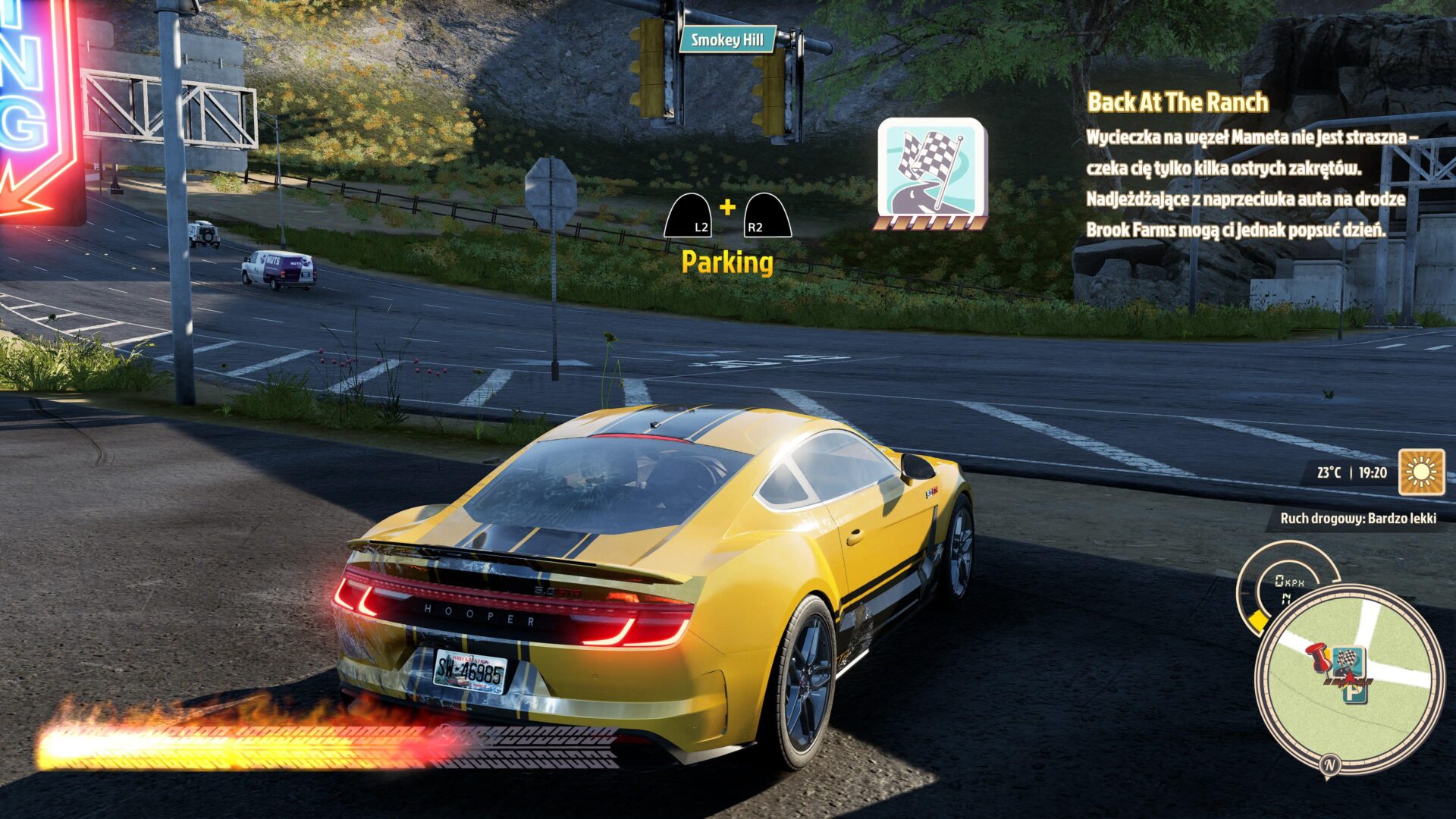Click the parking marker on the minimap
The image size is (1456, 819).
point(1355,692)
